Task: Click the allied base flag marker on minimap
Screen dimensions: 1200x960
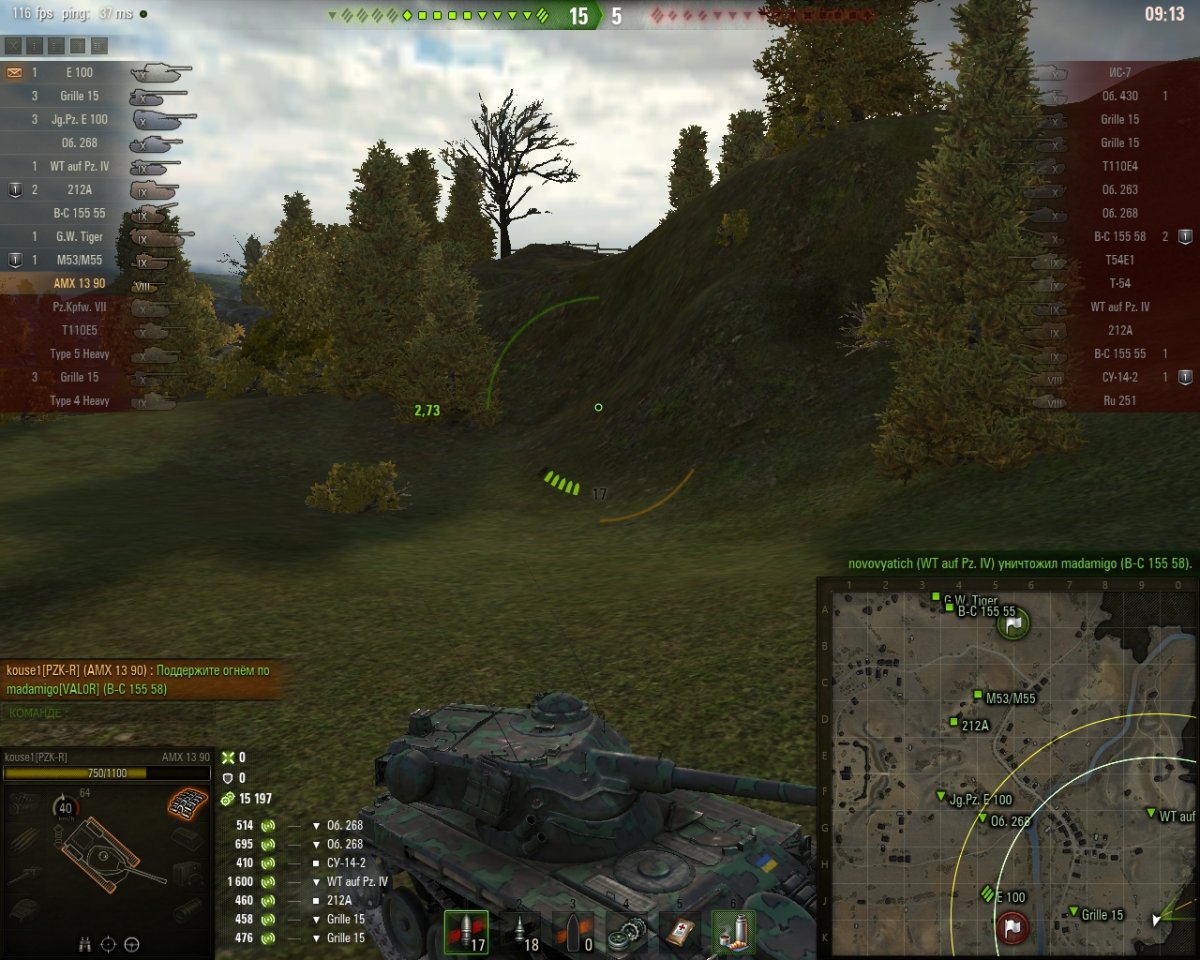Action: [1014, 624]
